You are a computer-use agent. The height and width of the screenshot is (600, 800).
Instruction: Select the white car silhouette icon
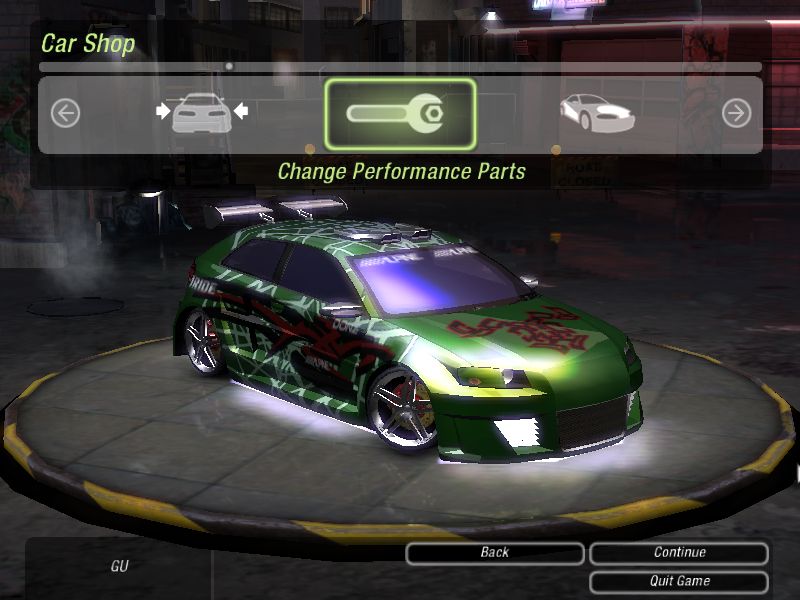596,112
